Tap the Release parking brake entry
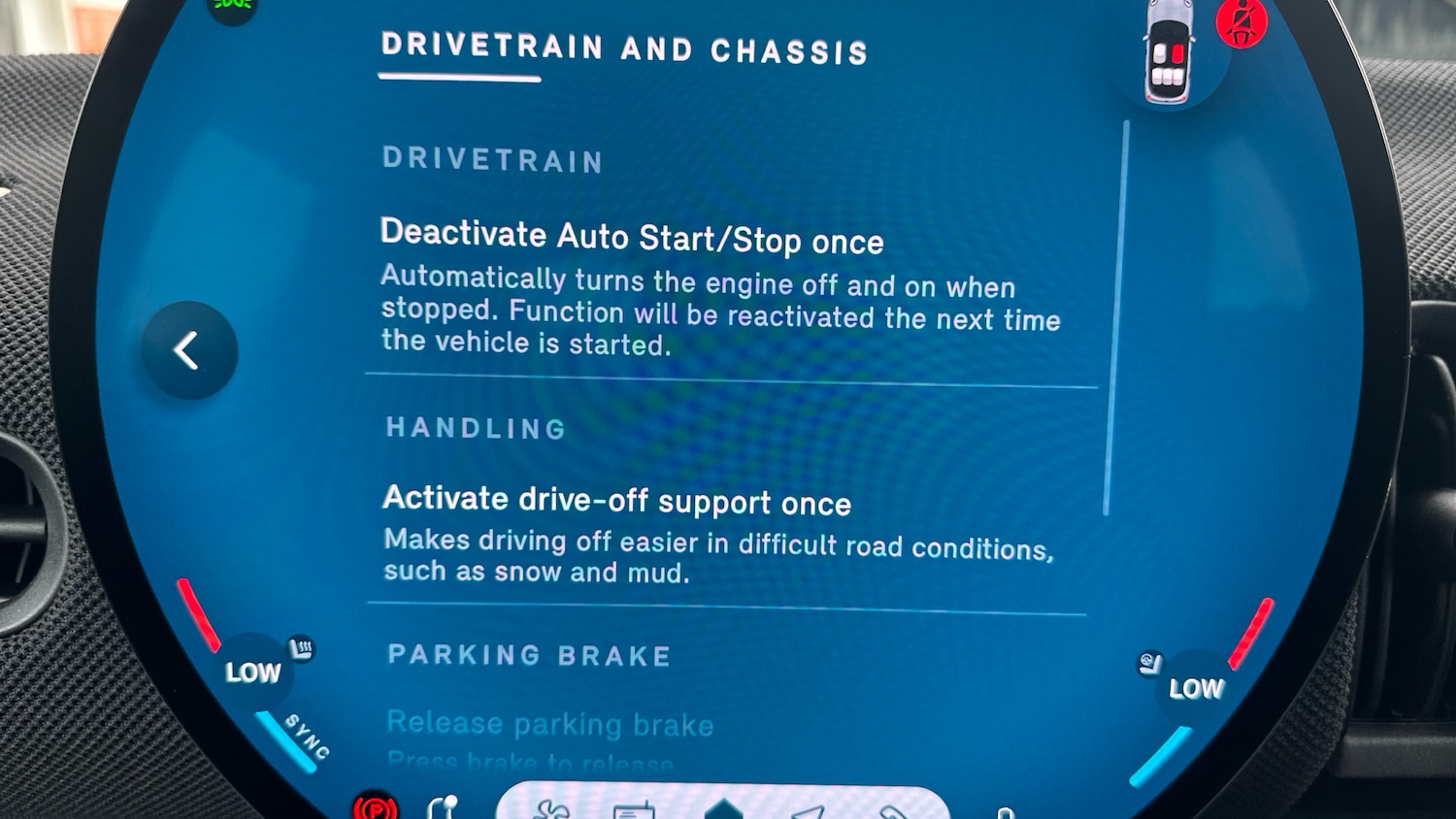Screen dimensions: 1456x819 click(549, 724)
